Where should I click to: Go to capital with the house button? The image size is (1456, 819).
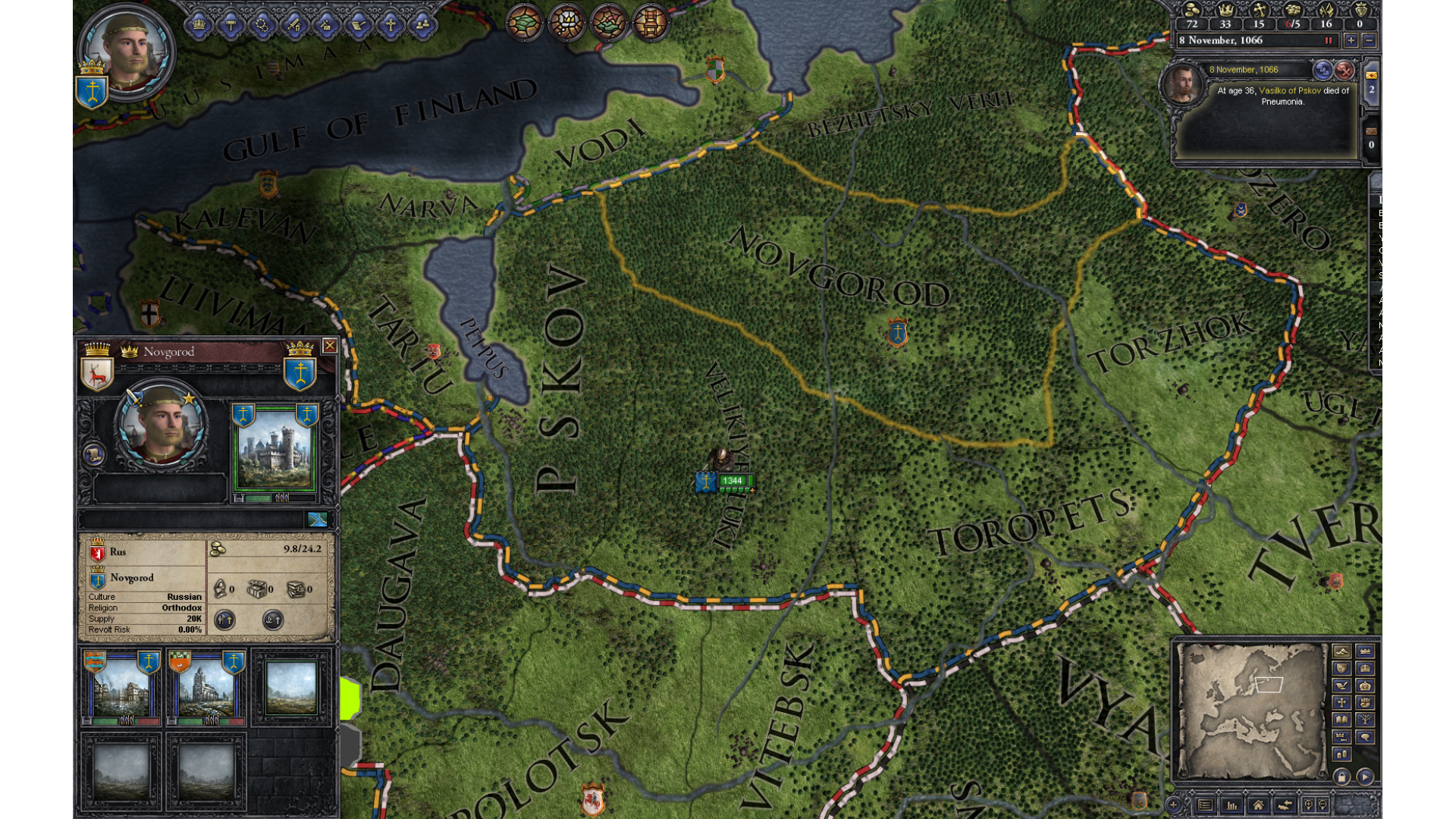(1258, 805)
